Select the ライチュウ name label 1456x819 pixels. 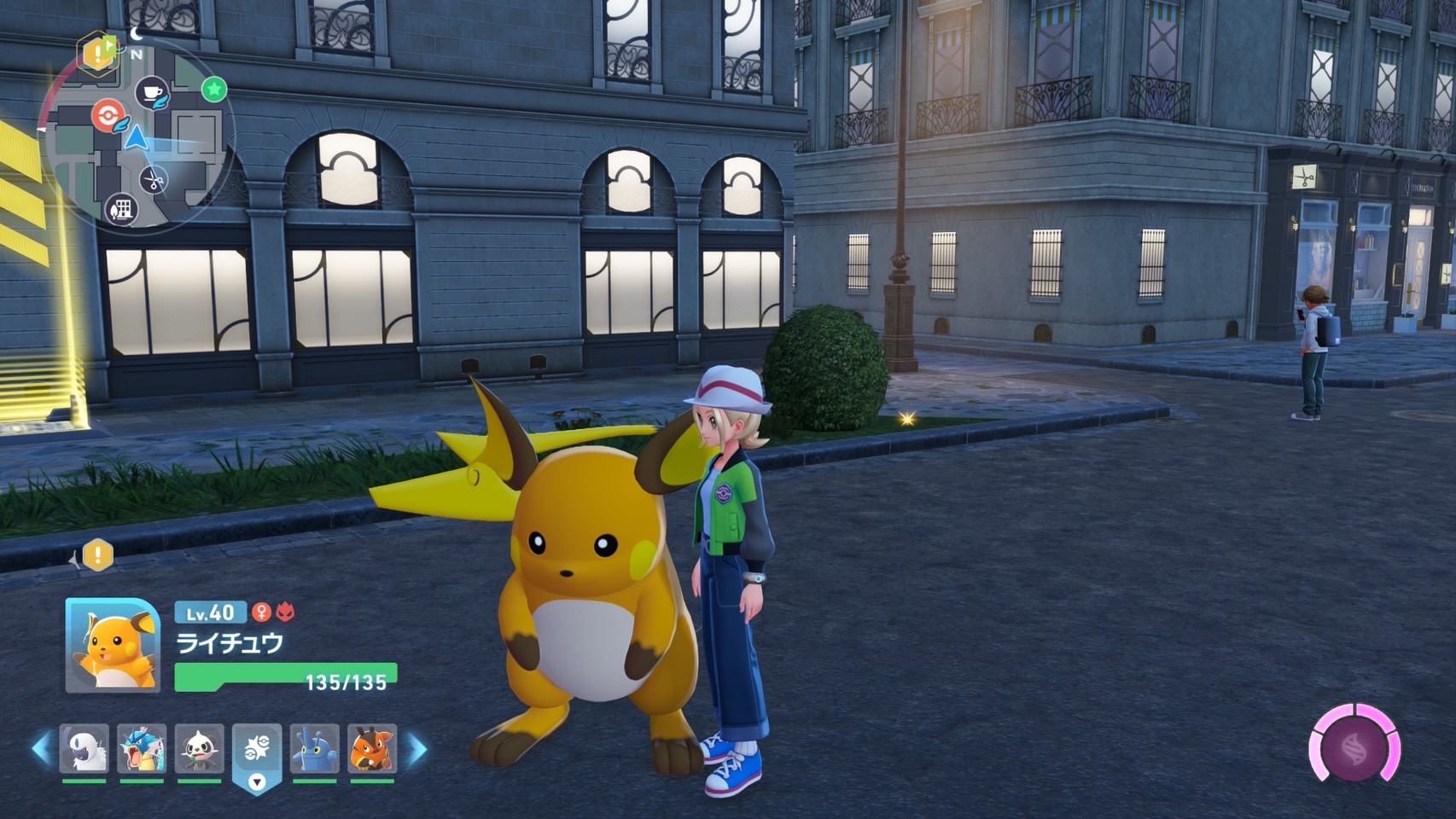pos(229,643)
